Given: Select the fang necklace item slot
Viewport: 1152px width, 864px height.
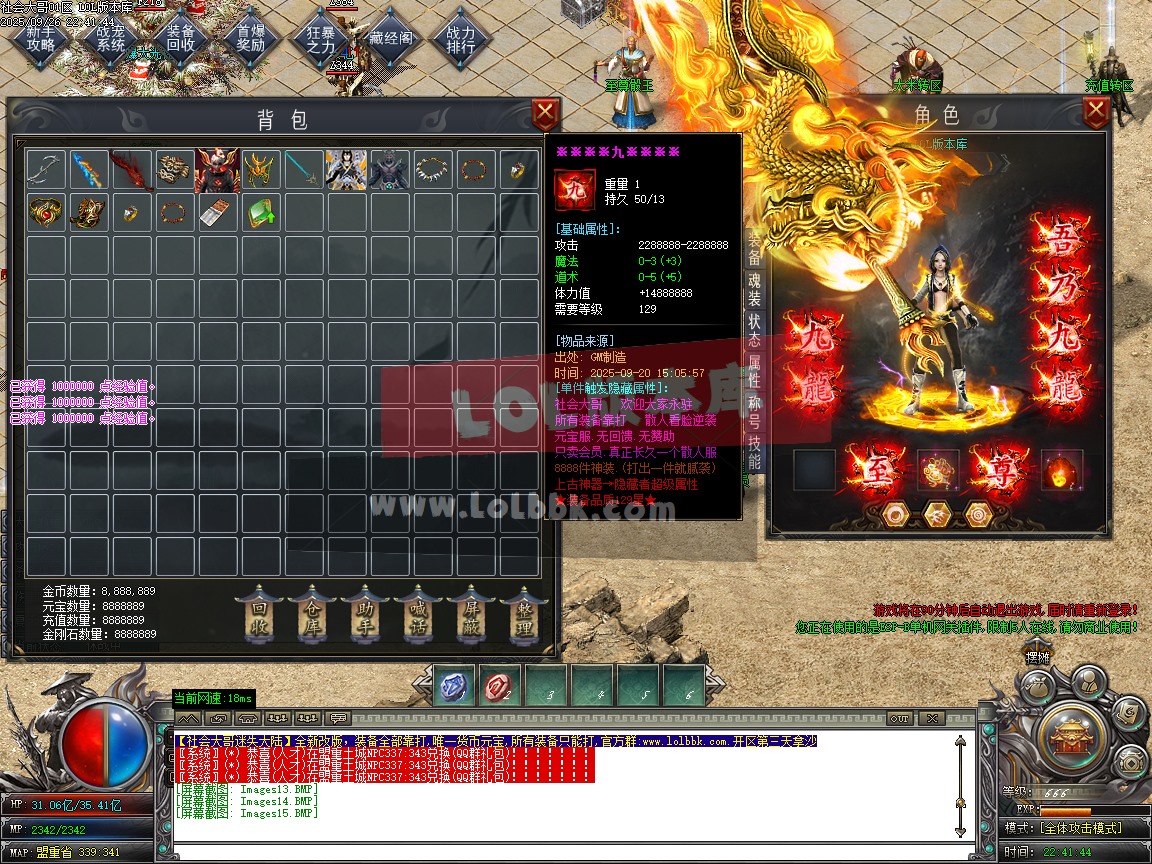Looking at the screenshot, I should (433, 170).
